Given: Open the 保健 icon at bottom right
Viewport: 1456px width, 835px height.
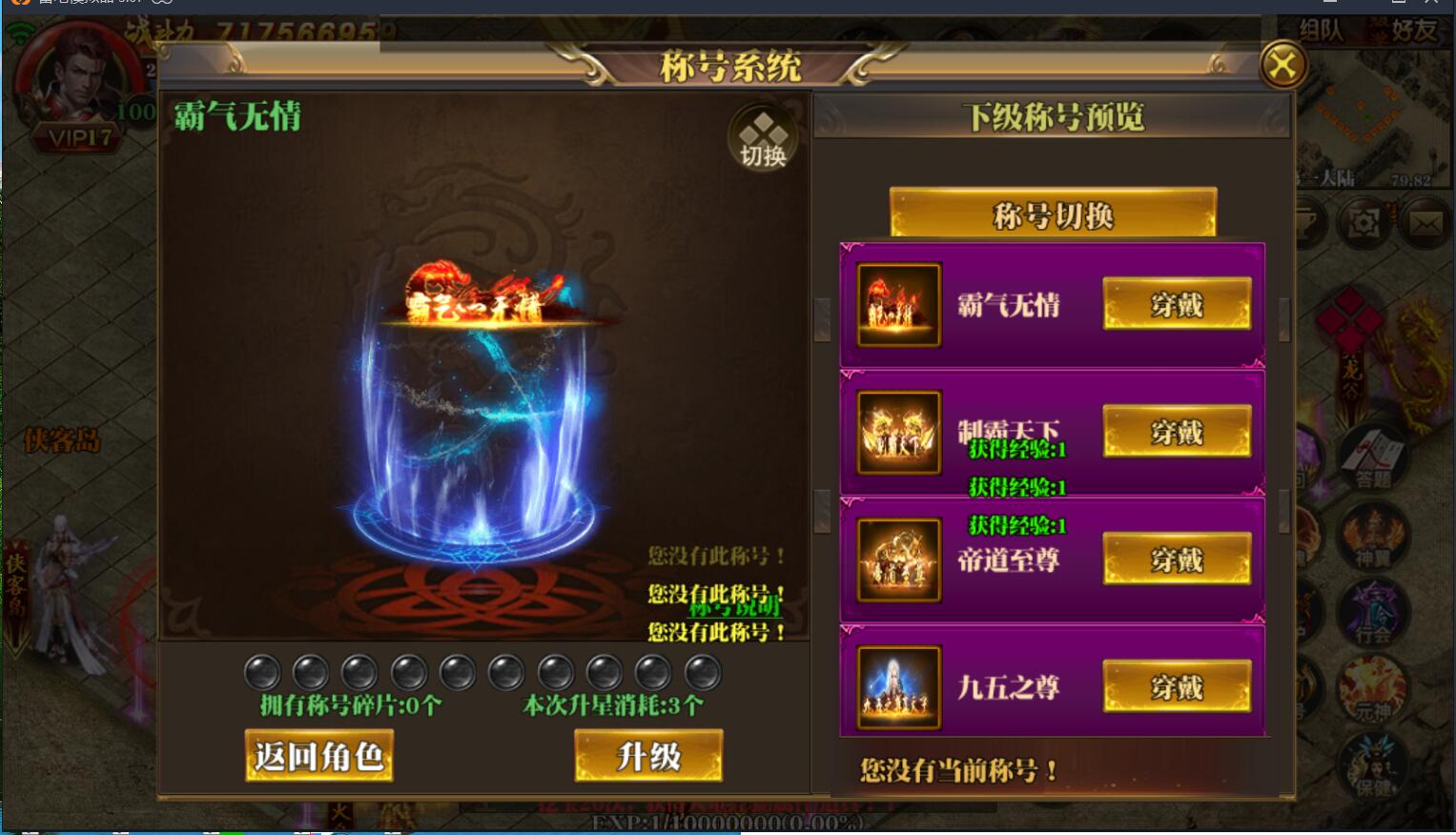Looking at the screenshot, I should (x=1371, y=767).
